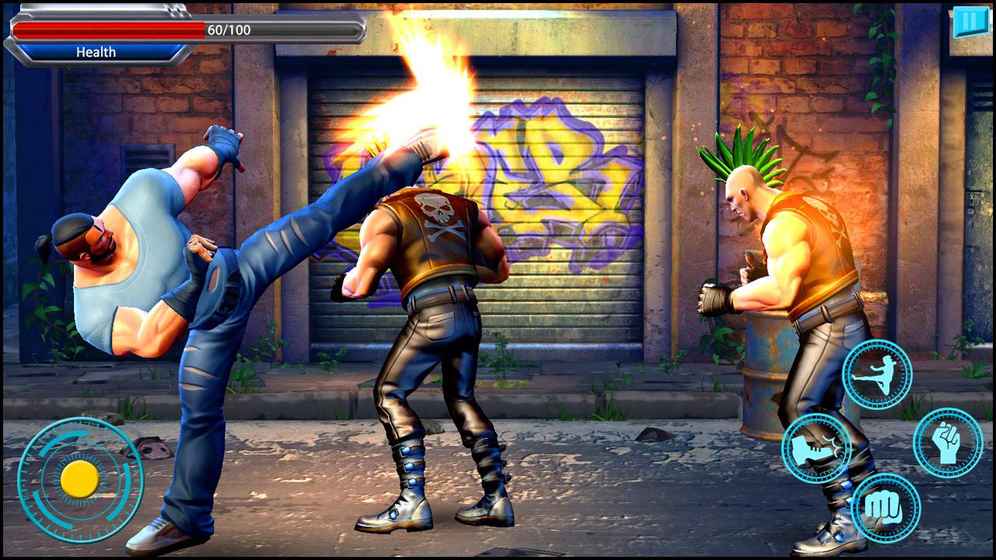Tap the front-facing punch button
Screen dimensions: 996x560
pyautogui.click(x=885, y=508)
